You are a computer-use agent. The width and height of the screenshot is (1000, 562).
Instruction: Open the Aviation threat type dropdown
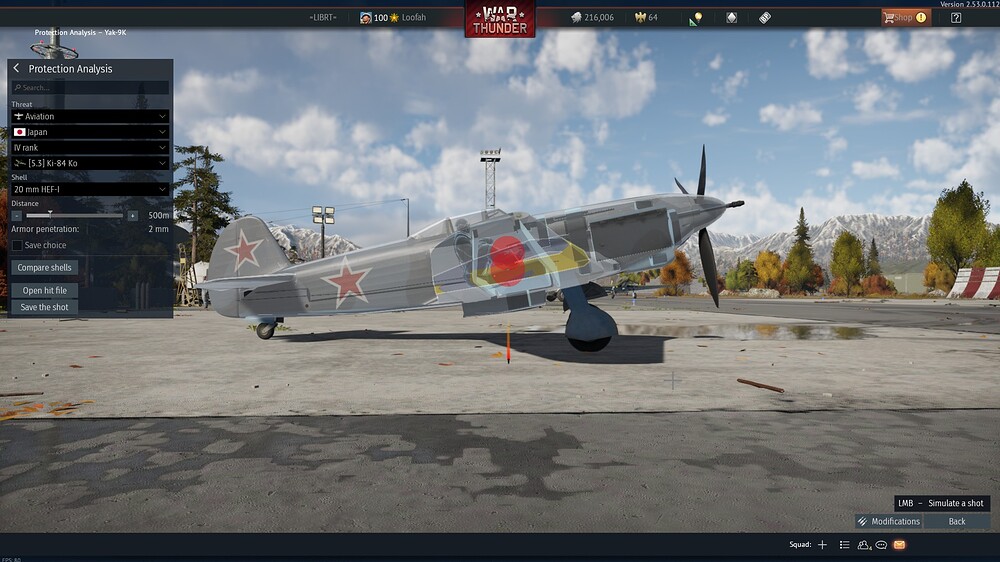point(90,117)
